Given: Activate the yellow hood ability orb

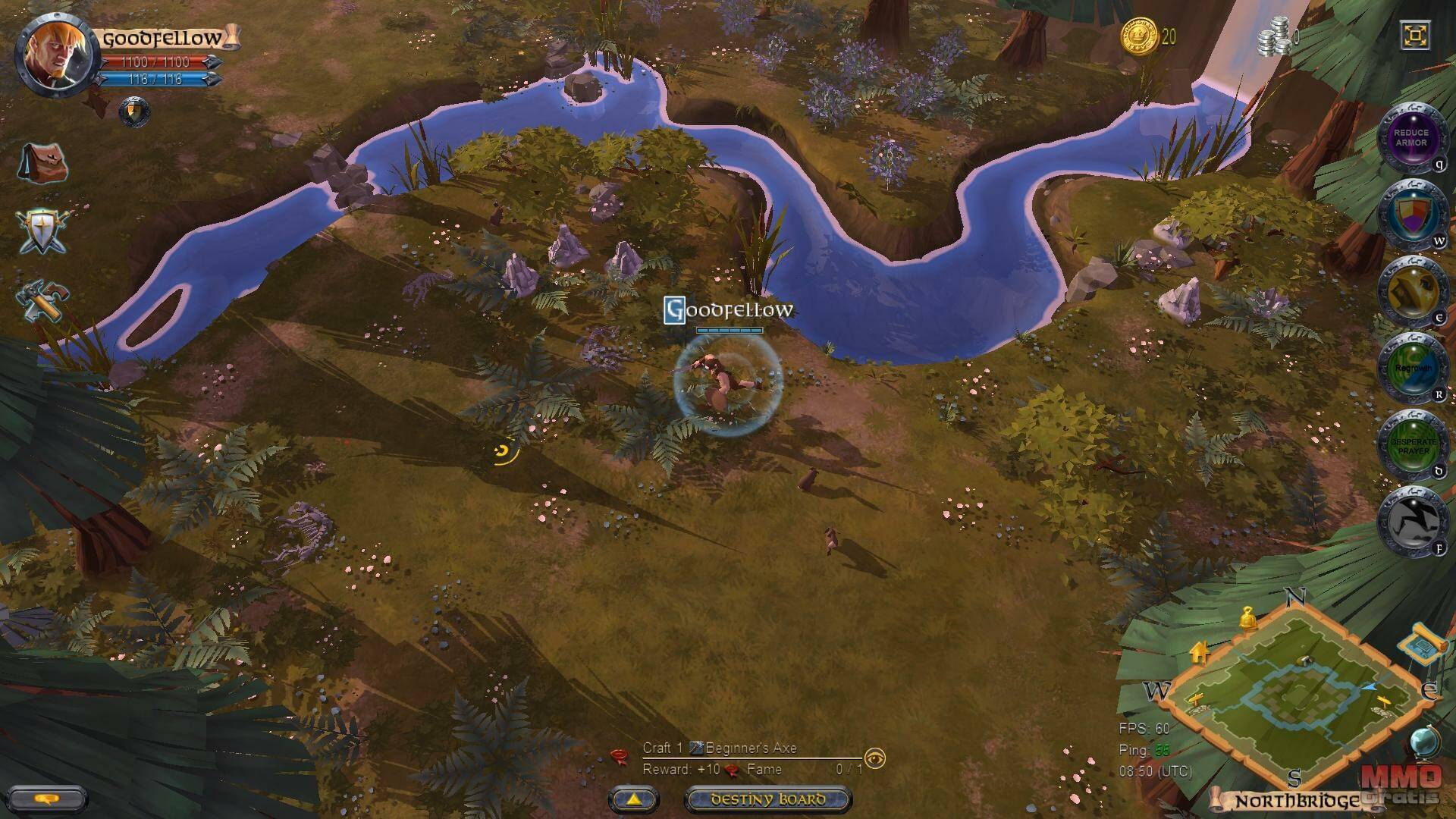Looking at the screenshot, I should tap(1410, 292).
